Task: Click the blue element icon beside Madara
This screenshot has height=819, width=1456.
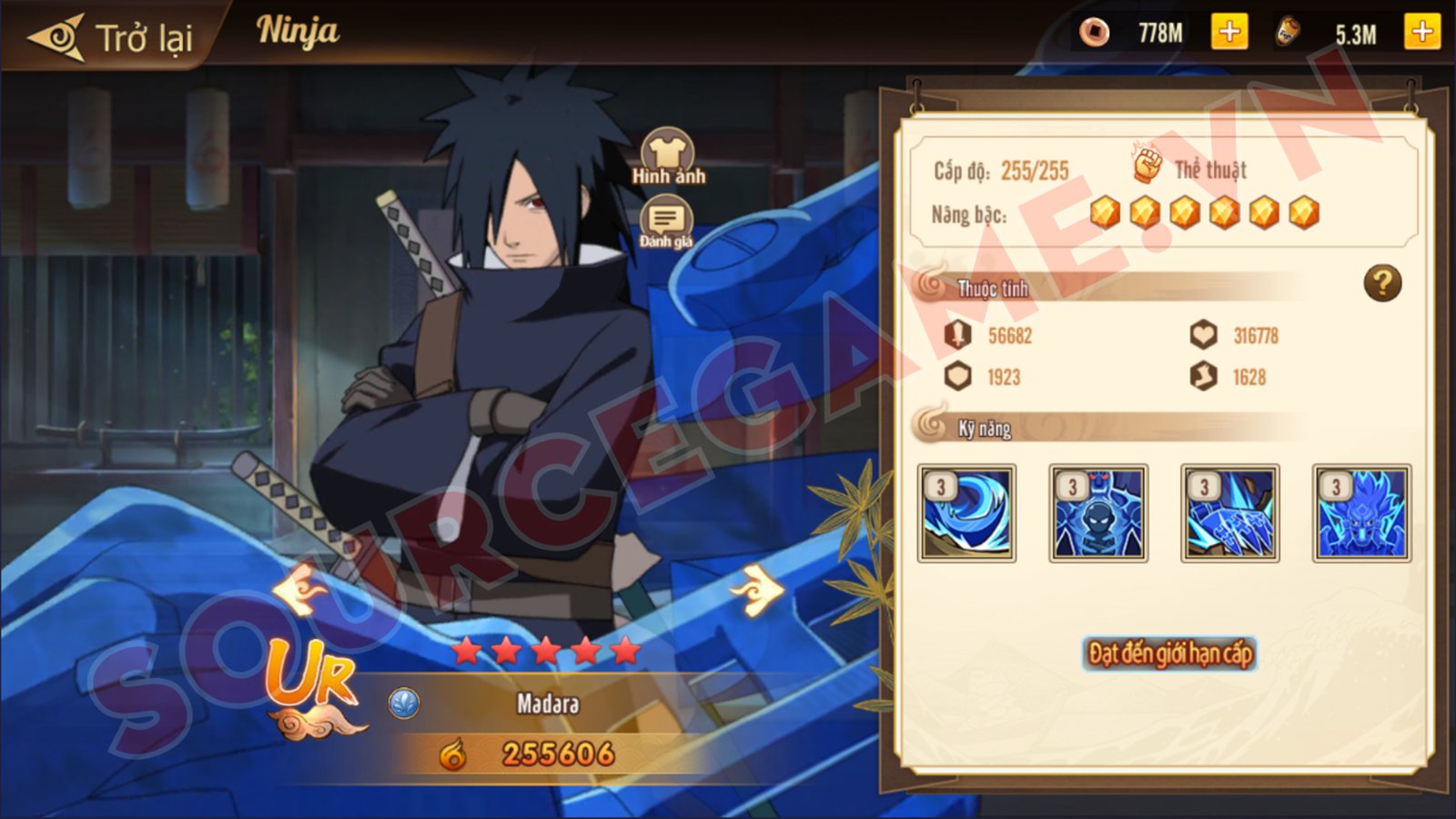Action: coord(404,703)
